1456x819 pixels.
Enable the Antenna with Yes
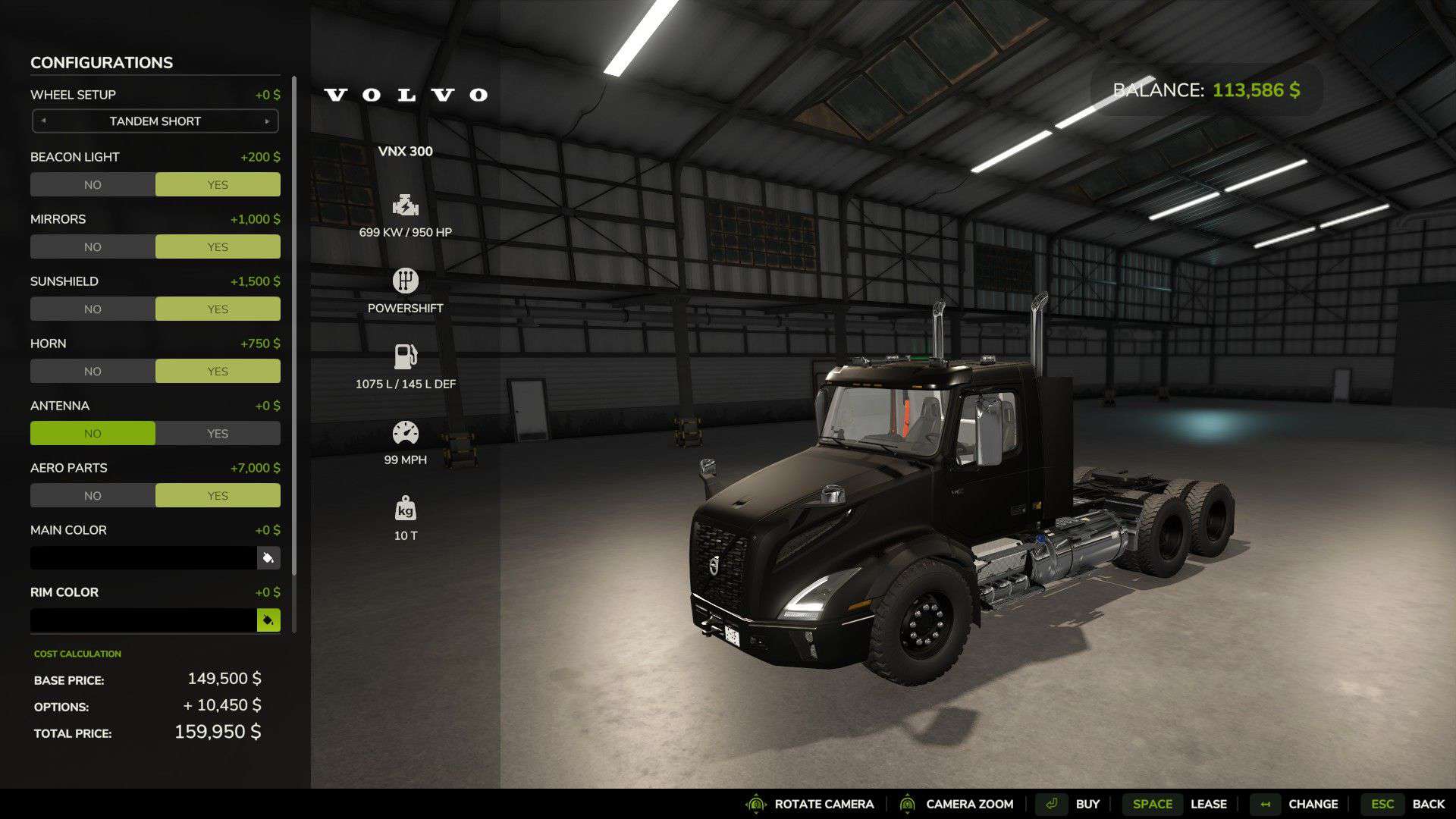218,434
